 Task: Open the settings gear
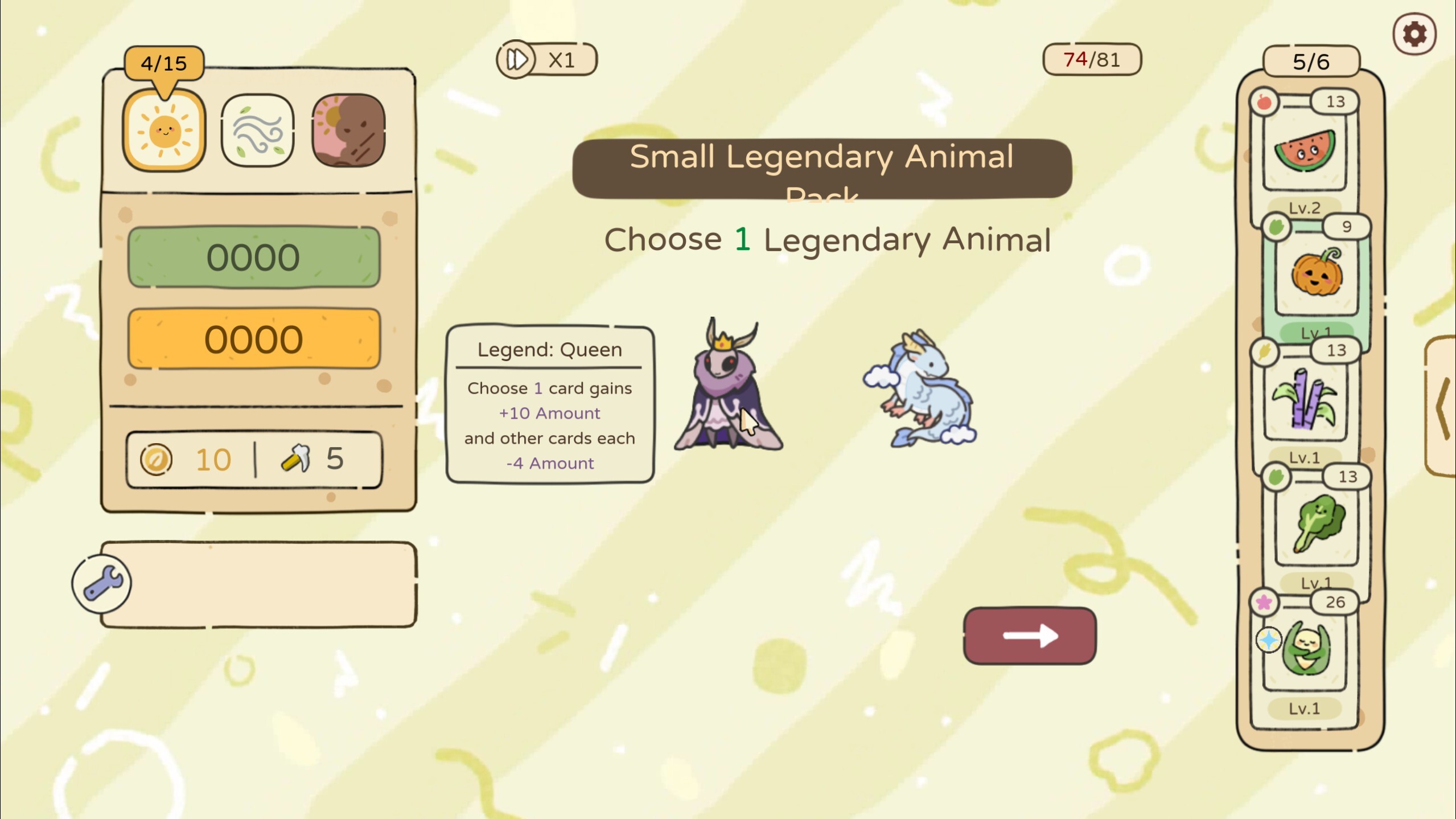click(1414, 34)
